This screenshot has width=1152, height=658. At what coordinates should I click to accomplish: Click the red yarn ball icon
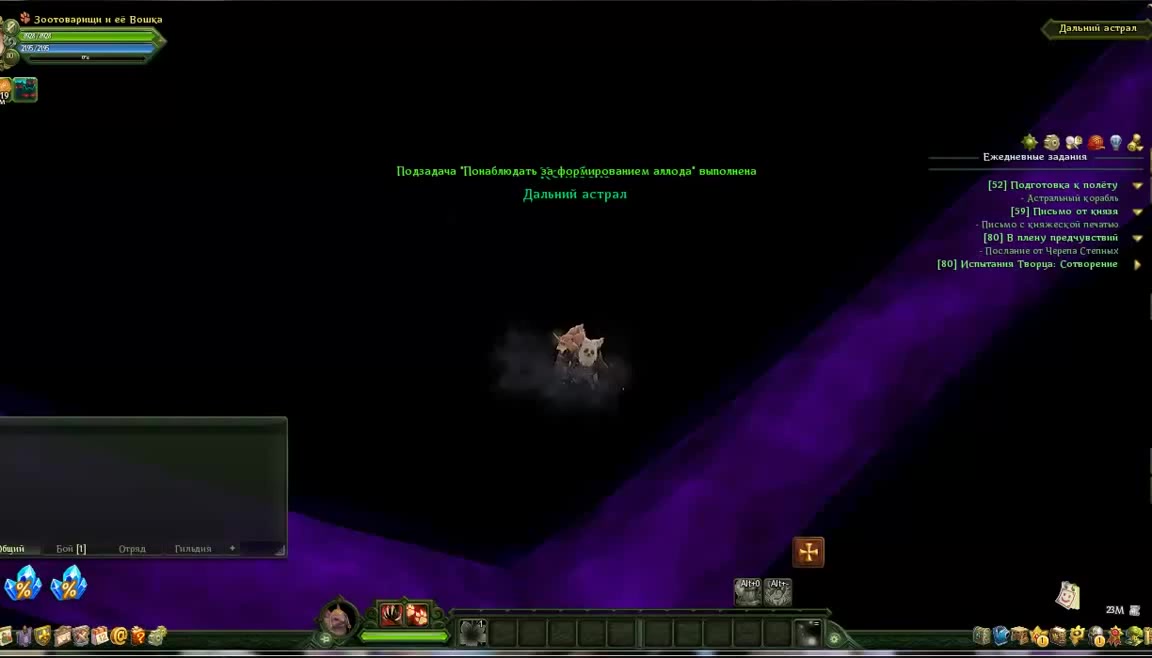1095,143
